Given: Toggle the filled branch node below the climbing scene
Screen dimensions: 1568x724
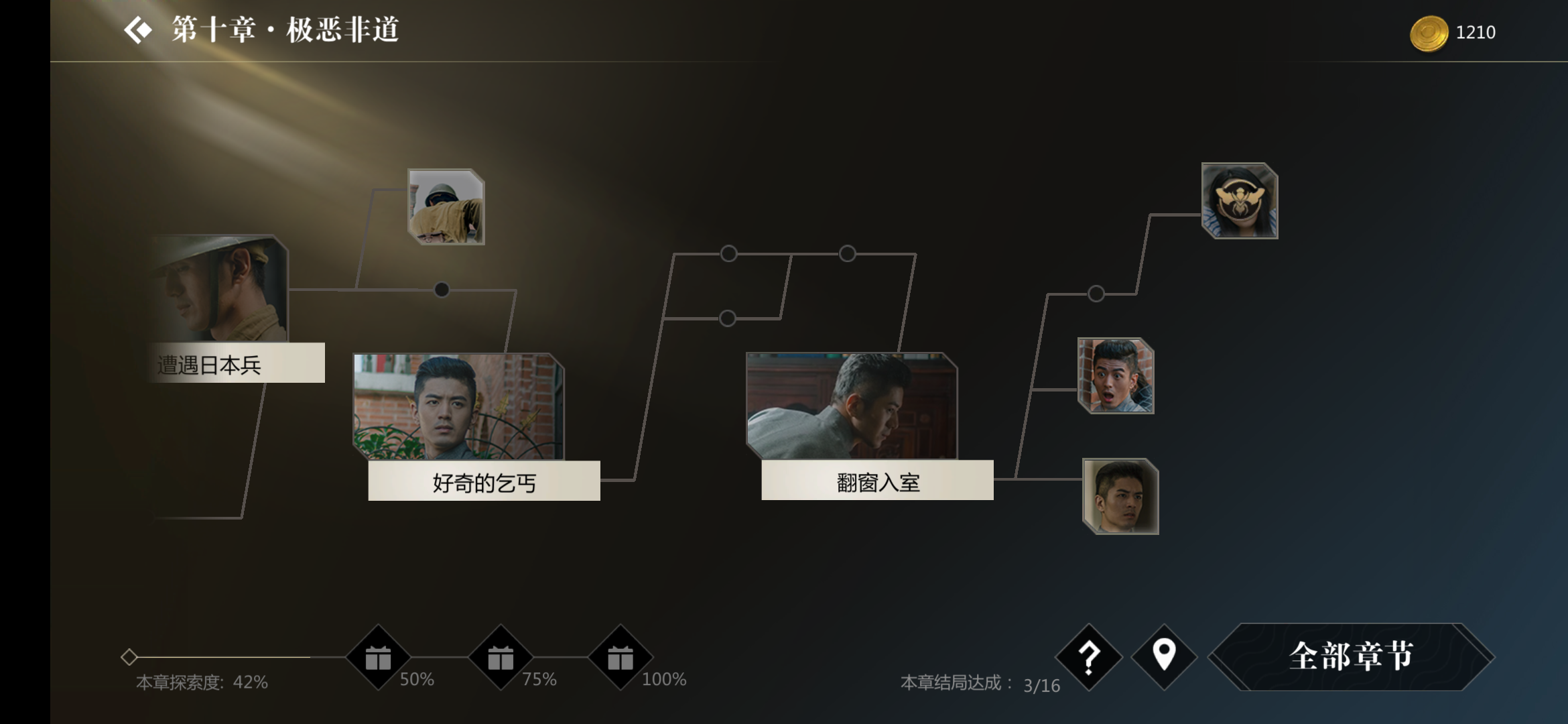Looking at the screenshot, I should coord(441,290).
